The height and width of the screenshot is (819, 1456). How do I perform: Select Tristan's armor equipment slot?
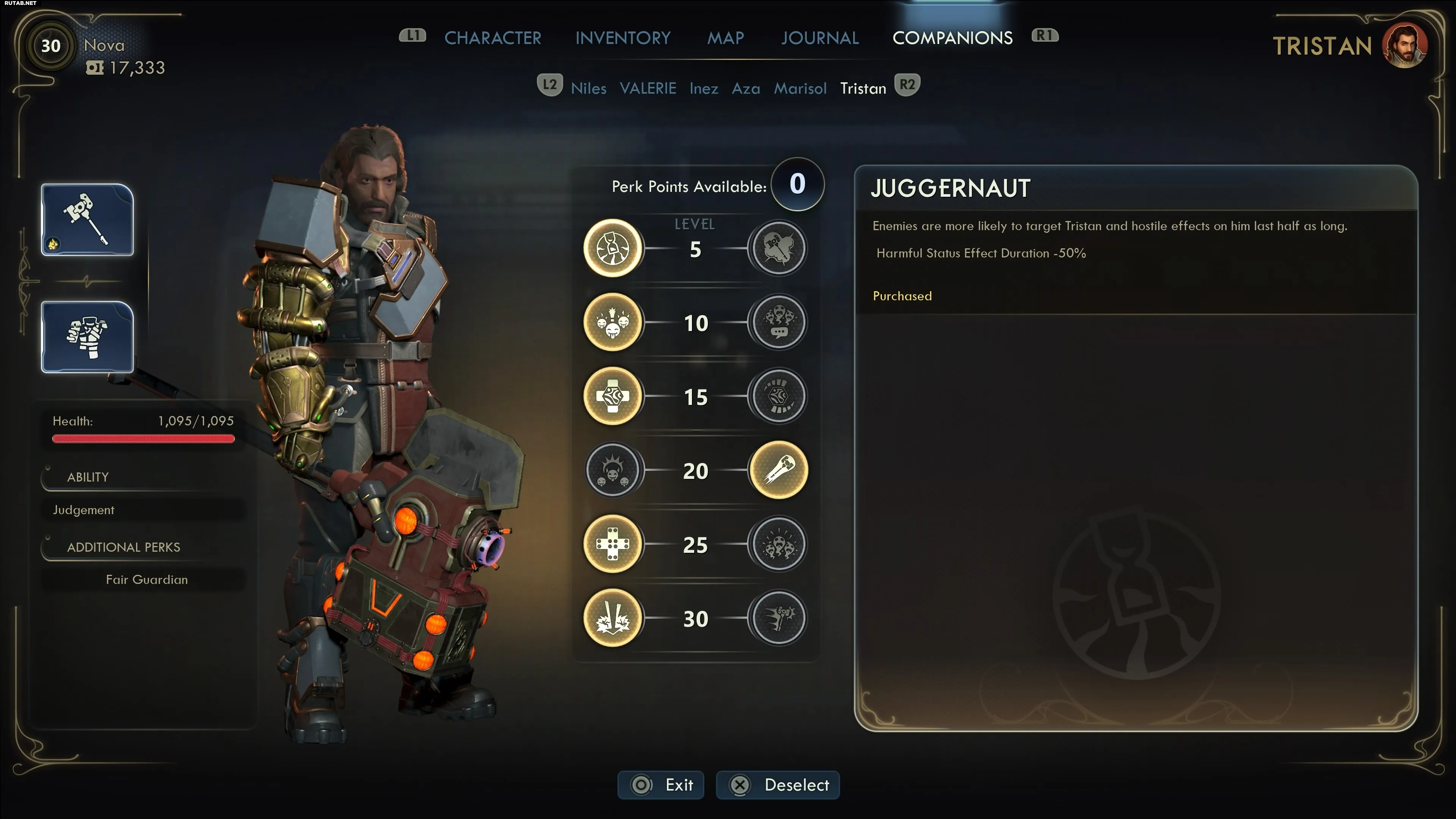tap(87, 337)
